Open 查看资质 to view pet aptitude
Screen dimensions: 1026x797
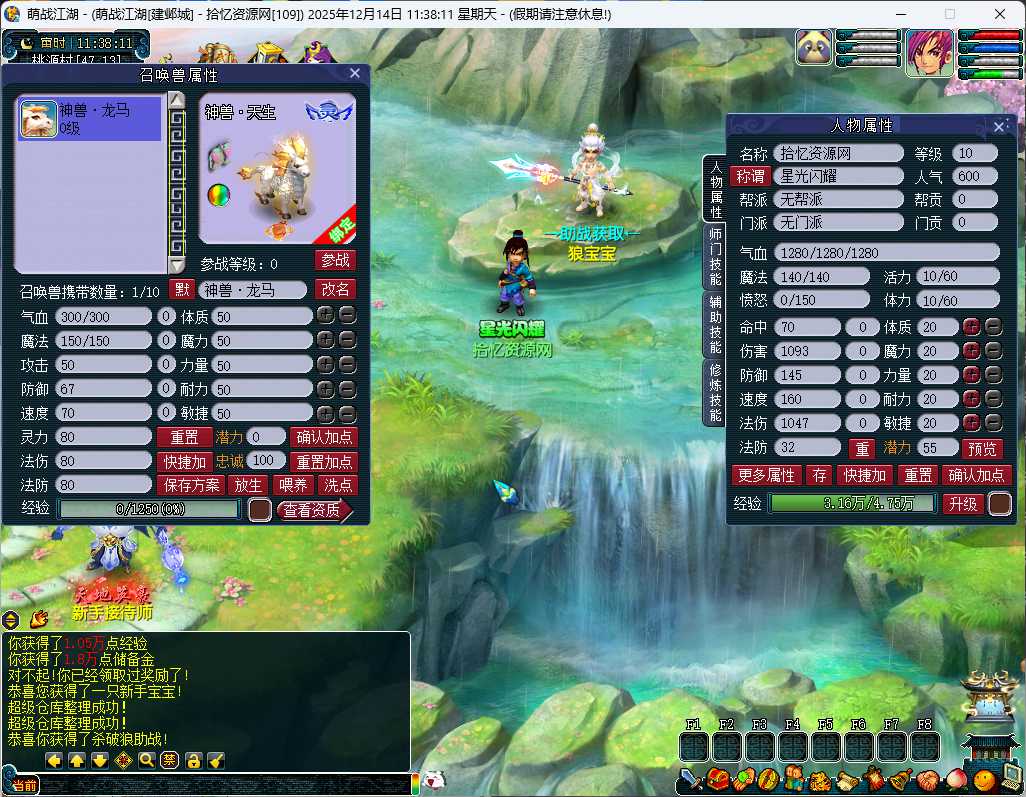[311, 510]
